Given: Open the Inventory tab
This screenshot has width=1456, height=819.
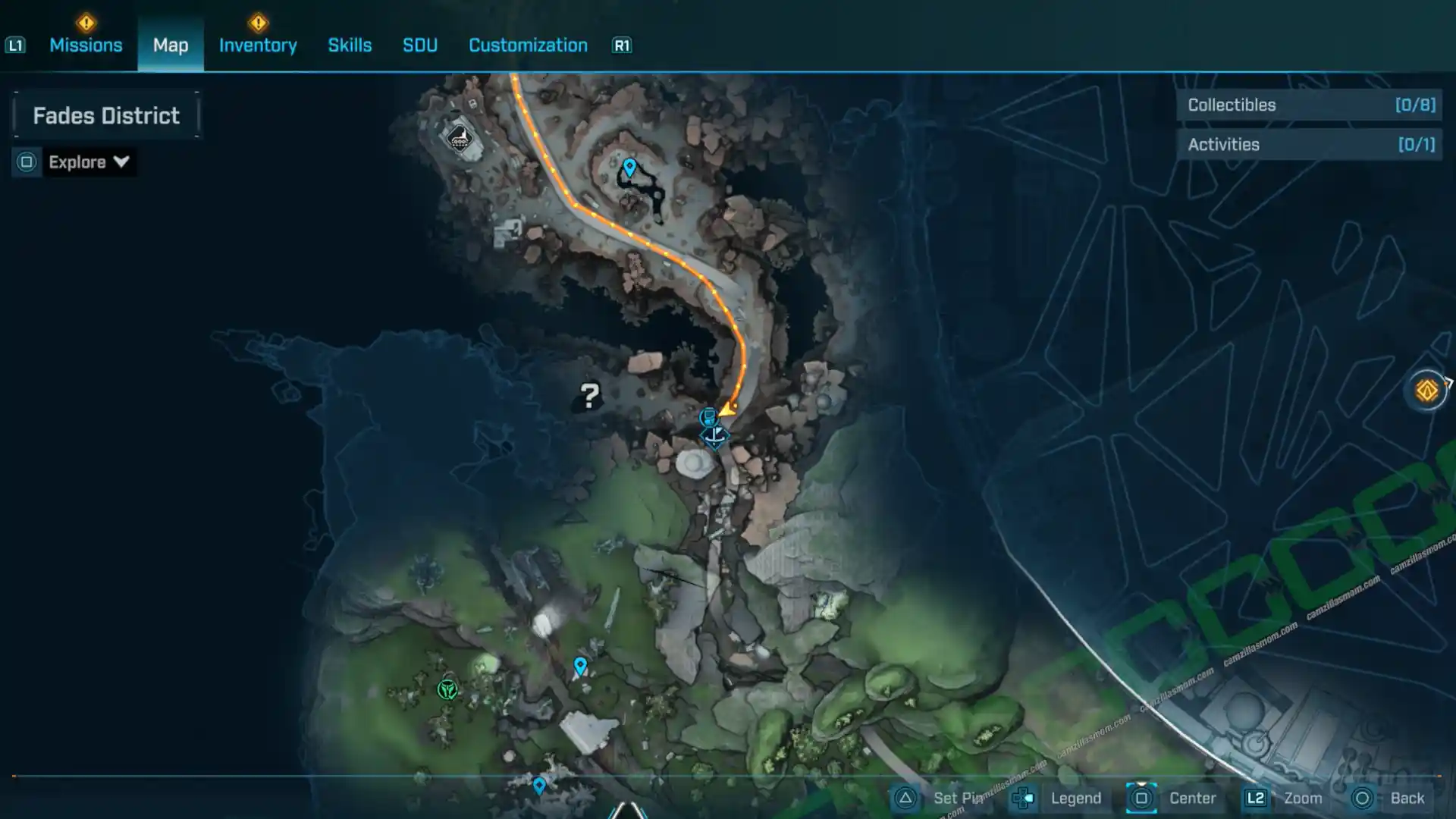Looking at the screenshot, I should (258, 45).
